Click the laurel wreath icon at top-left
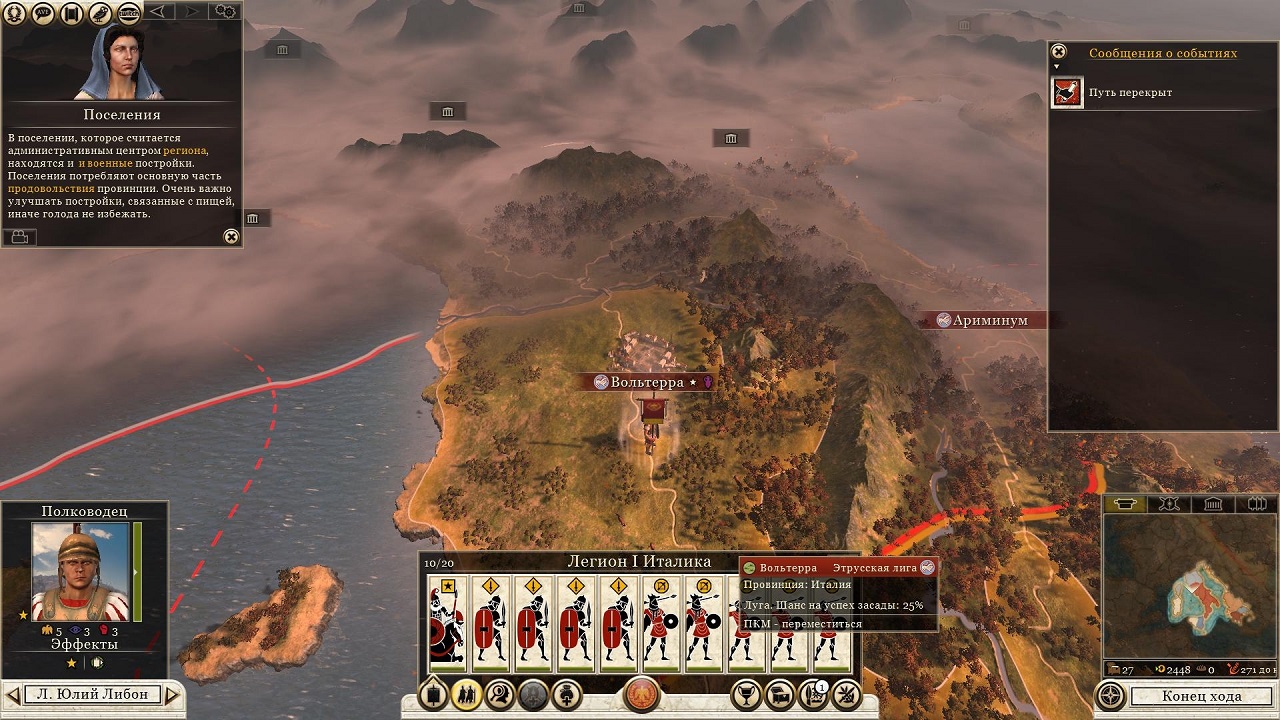This screenshot has height=720, width=1280. (15, 13)
